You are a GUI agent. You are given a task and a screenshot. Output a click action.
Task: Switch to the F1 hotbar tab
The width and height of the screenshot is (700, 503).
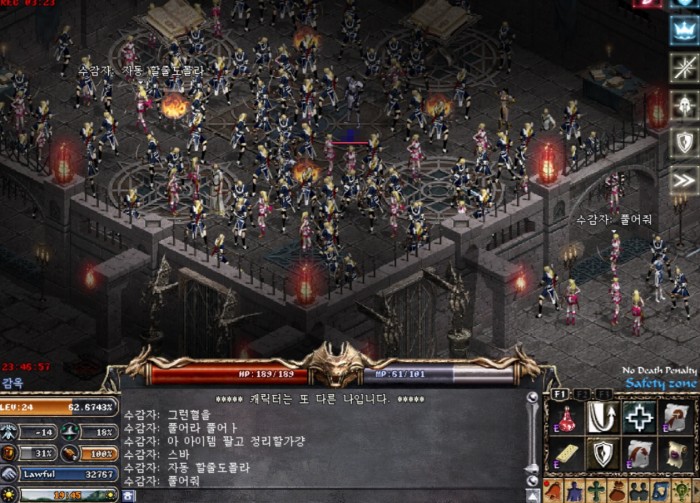(560, 394)
